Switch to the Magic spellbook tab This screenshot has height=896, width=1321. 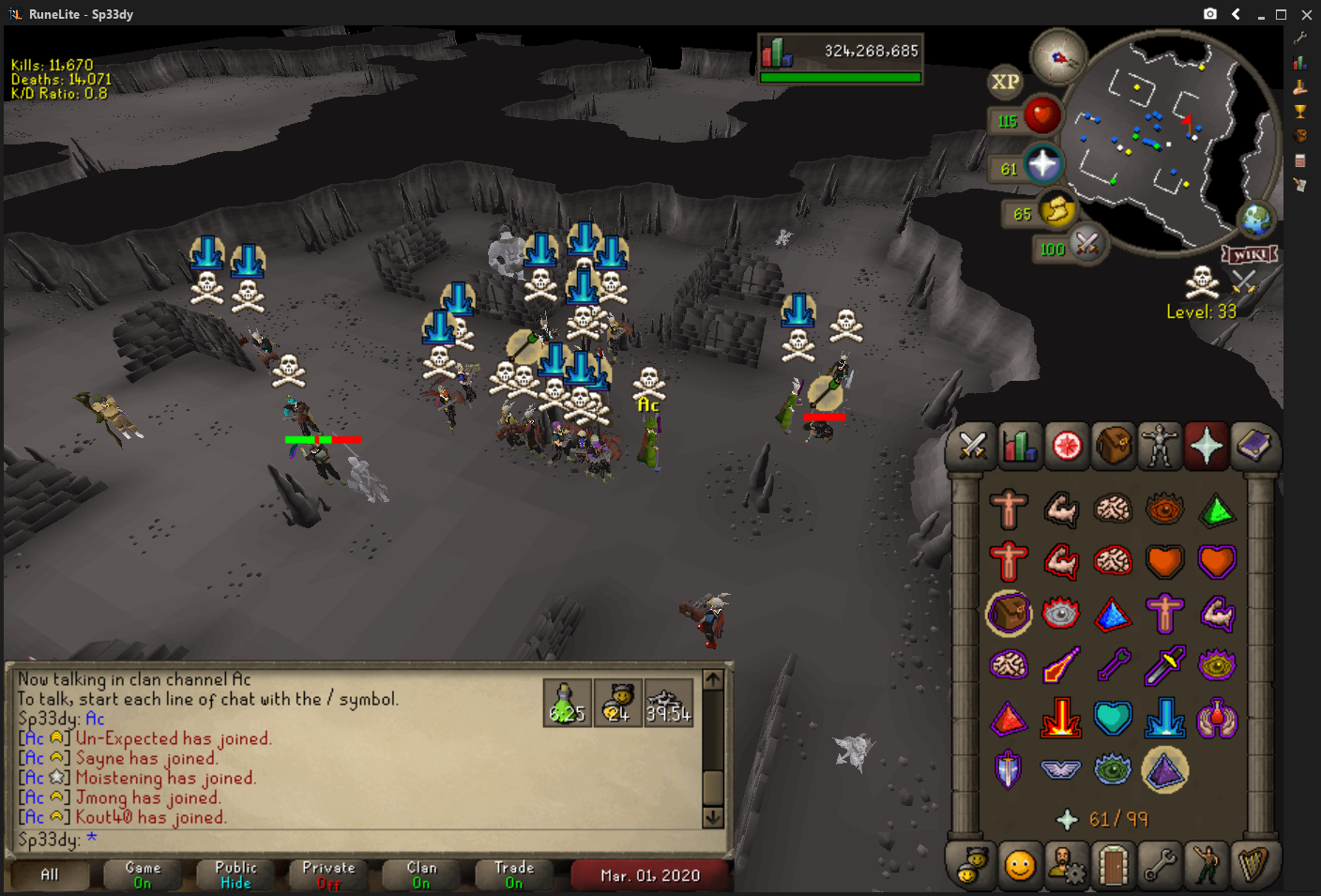[1253, 447]
